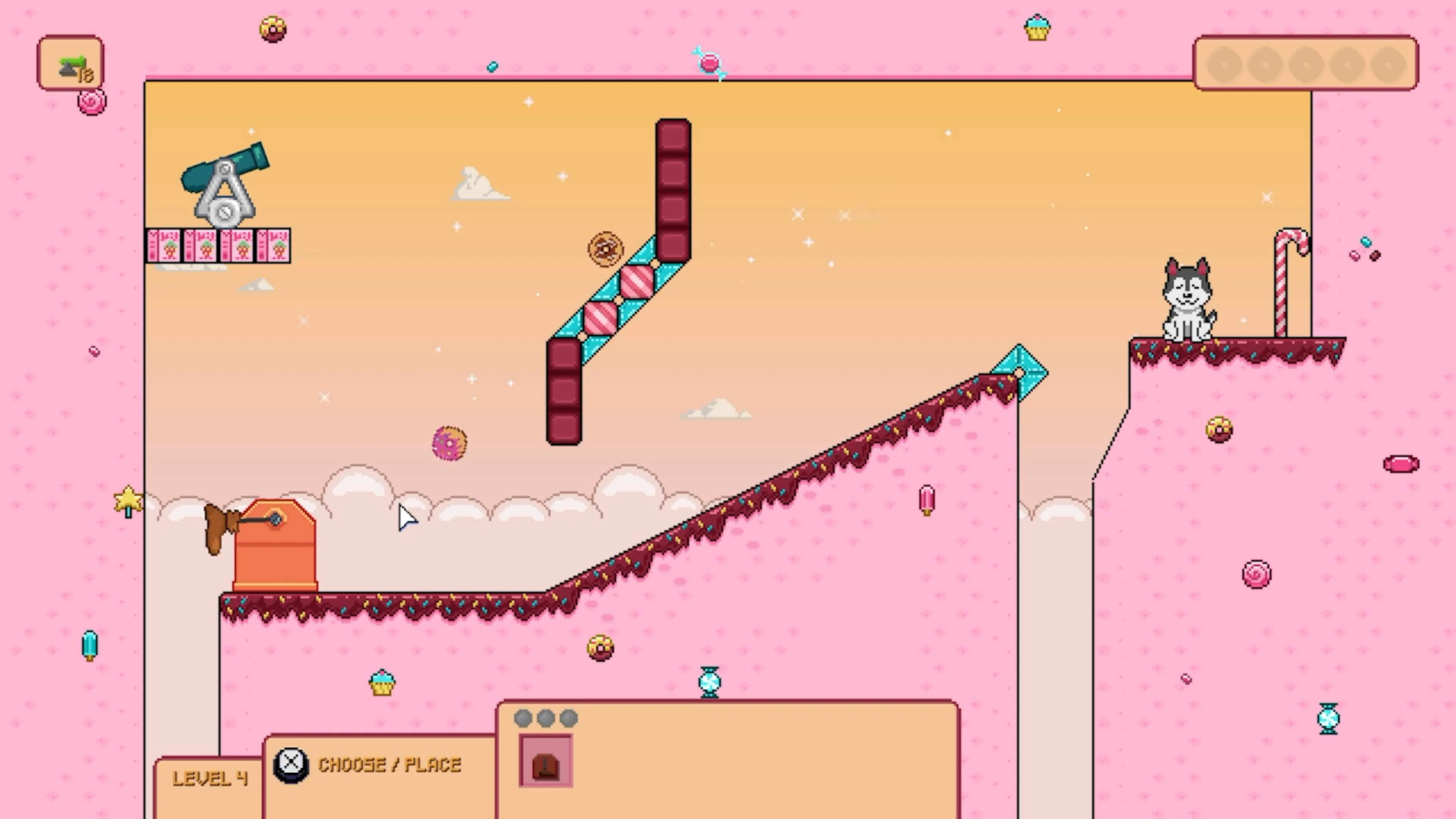Click the X controller button prompt icon
1456x819 pixels.
pos(290,764)
